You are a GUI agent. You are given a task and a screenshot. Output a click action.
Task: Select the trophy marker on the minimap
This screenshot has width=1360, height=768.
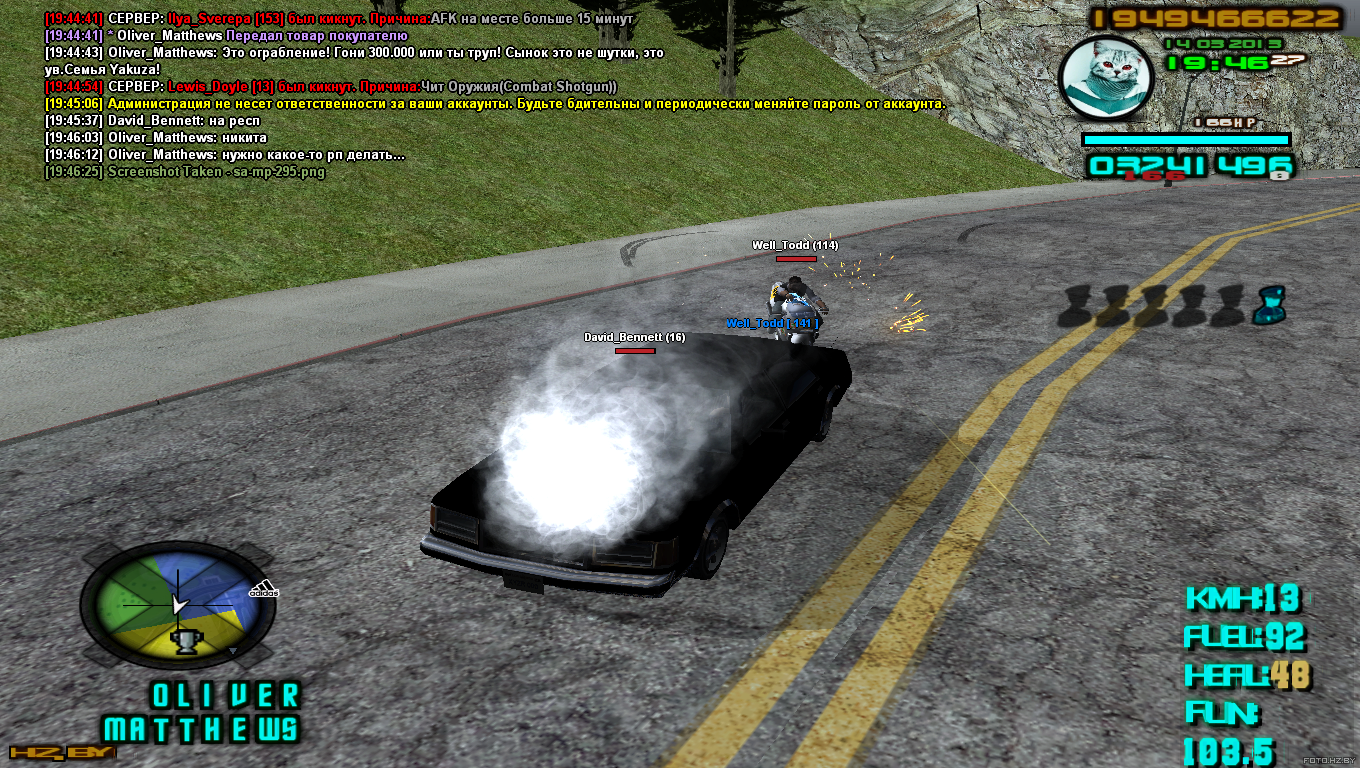(186, 640)
